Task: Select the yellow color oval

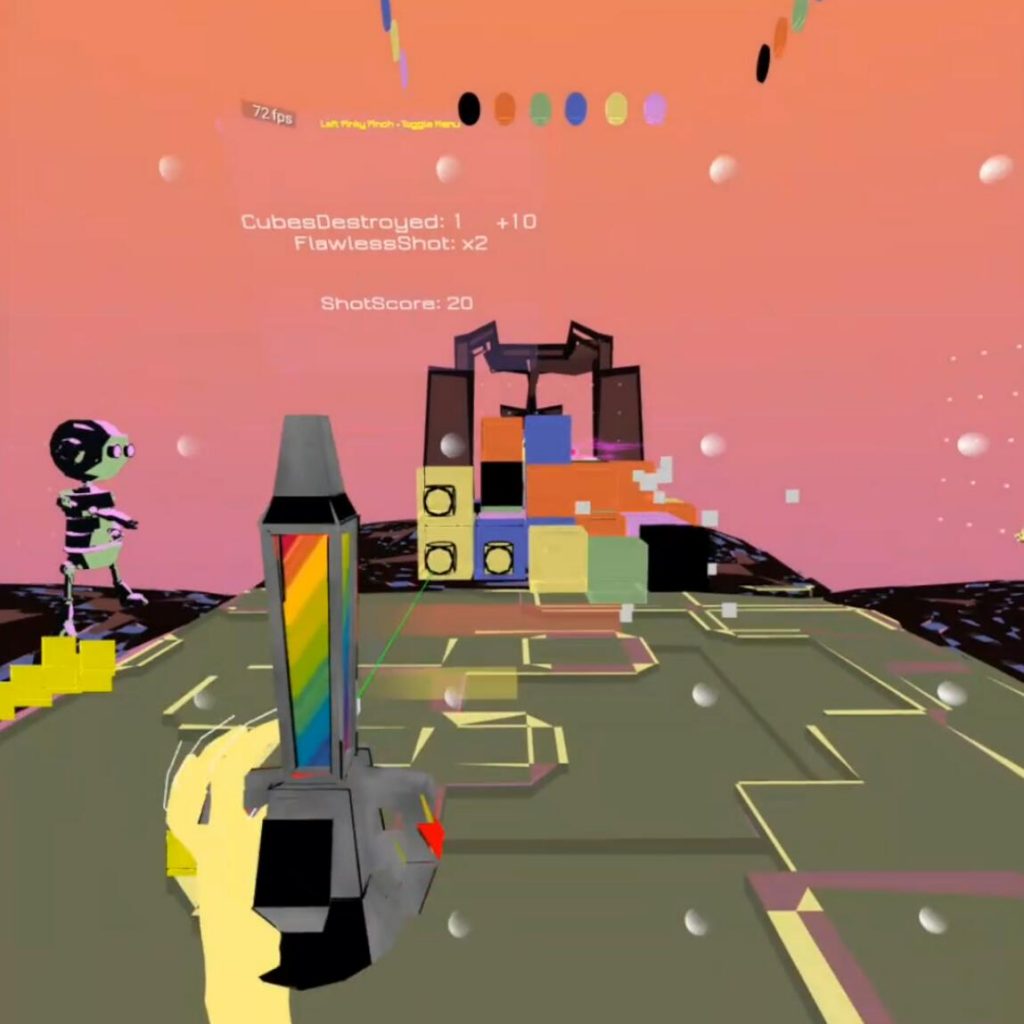Action: coord(616,108)
